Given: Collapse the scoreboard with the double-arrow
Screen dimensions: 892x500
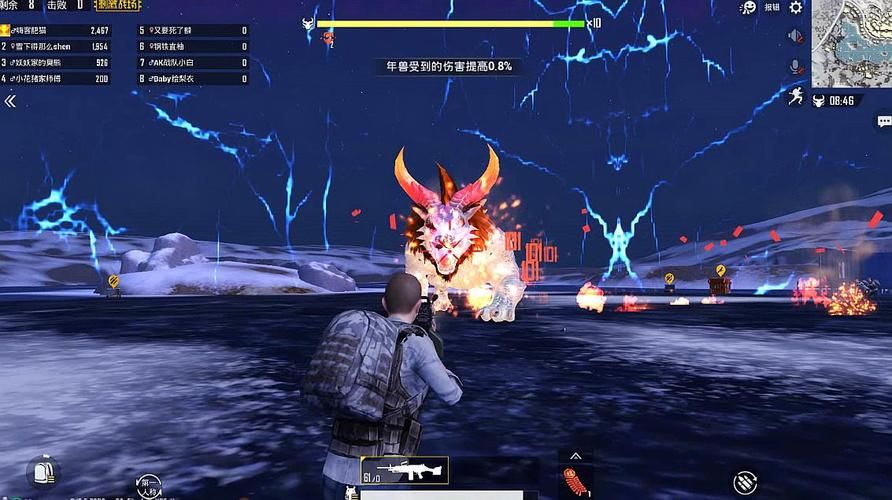Looking at the screenshot, I should tap(10, 101).
